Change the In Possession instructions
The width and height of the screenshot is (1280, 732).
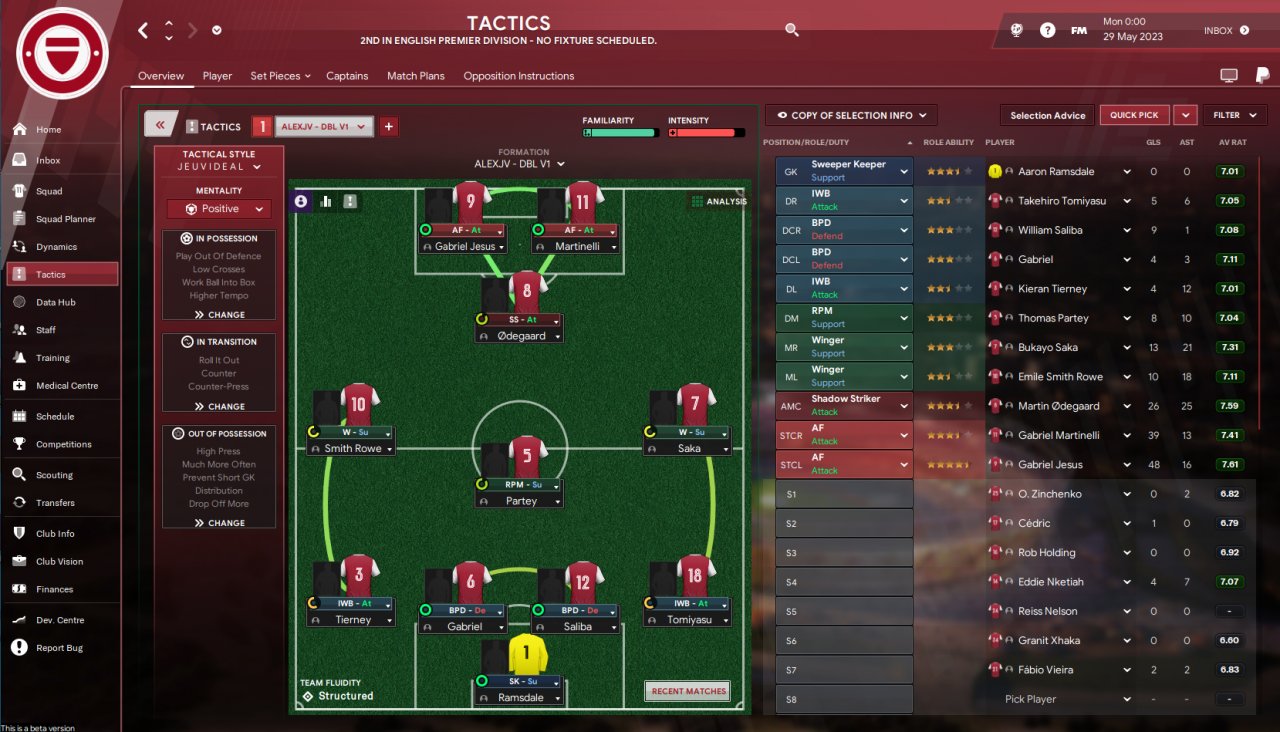tap(219, 315)
